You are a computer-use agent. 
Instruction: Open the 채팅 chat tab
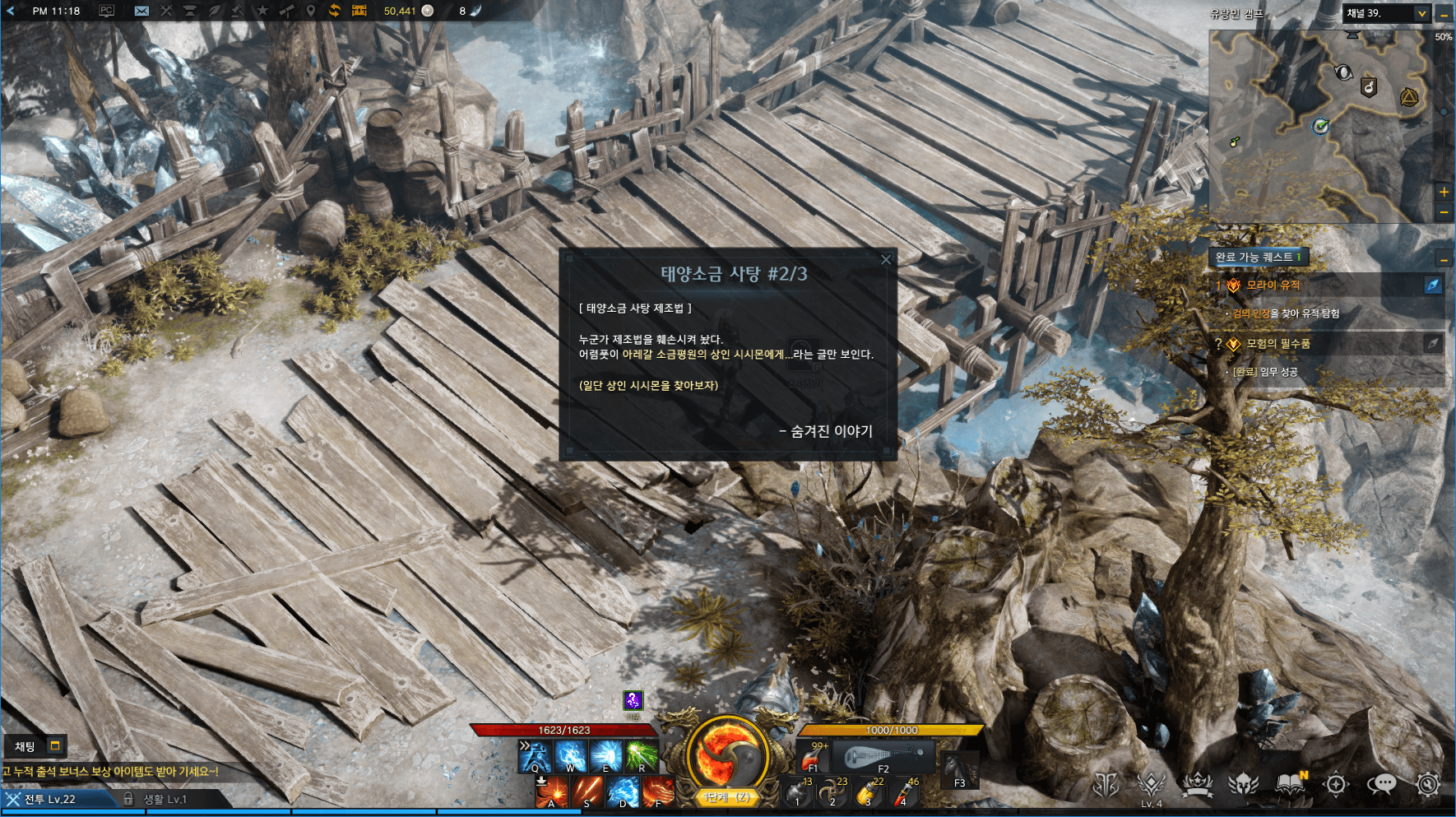[x=26, y=746]
